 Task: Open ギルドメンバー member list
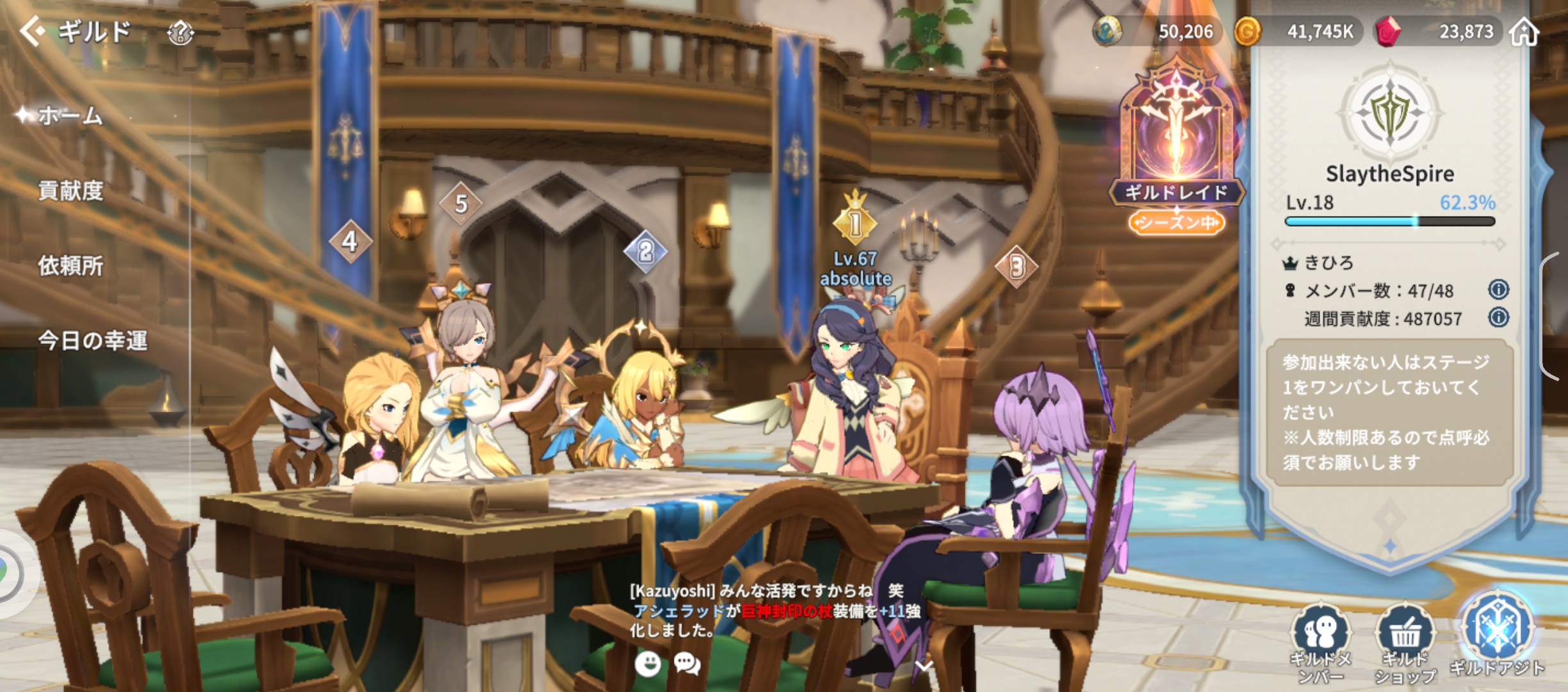click(x=1320, y=641)
